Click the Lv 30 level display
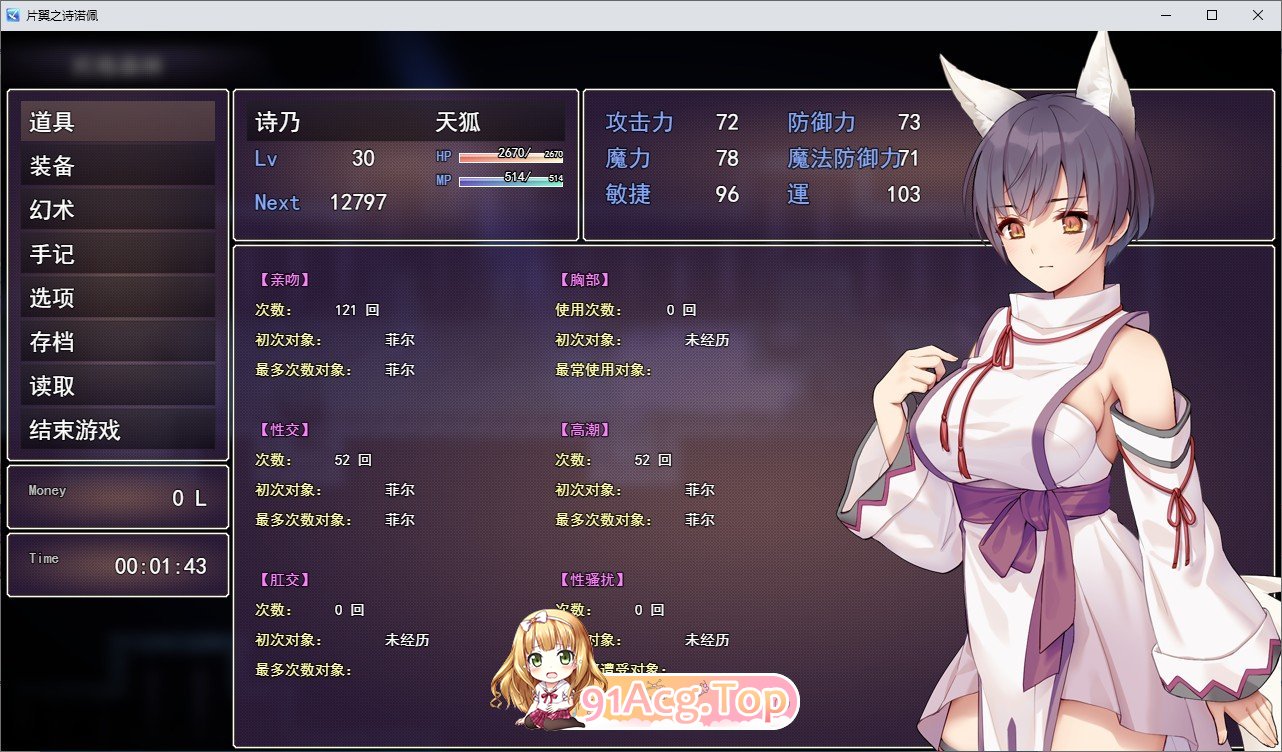 [x=322, y=158]
